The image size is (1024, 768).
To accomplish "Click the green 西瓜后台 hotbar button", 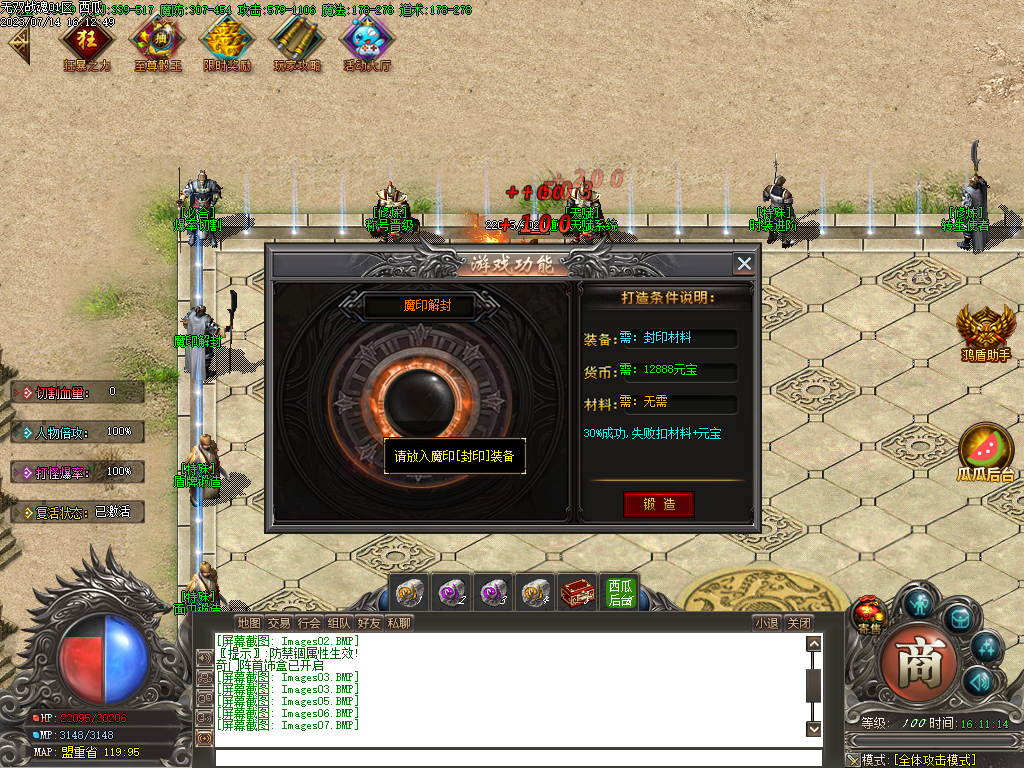I will click(x=621, y=593).
